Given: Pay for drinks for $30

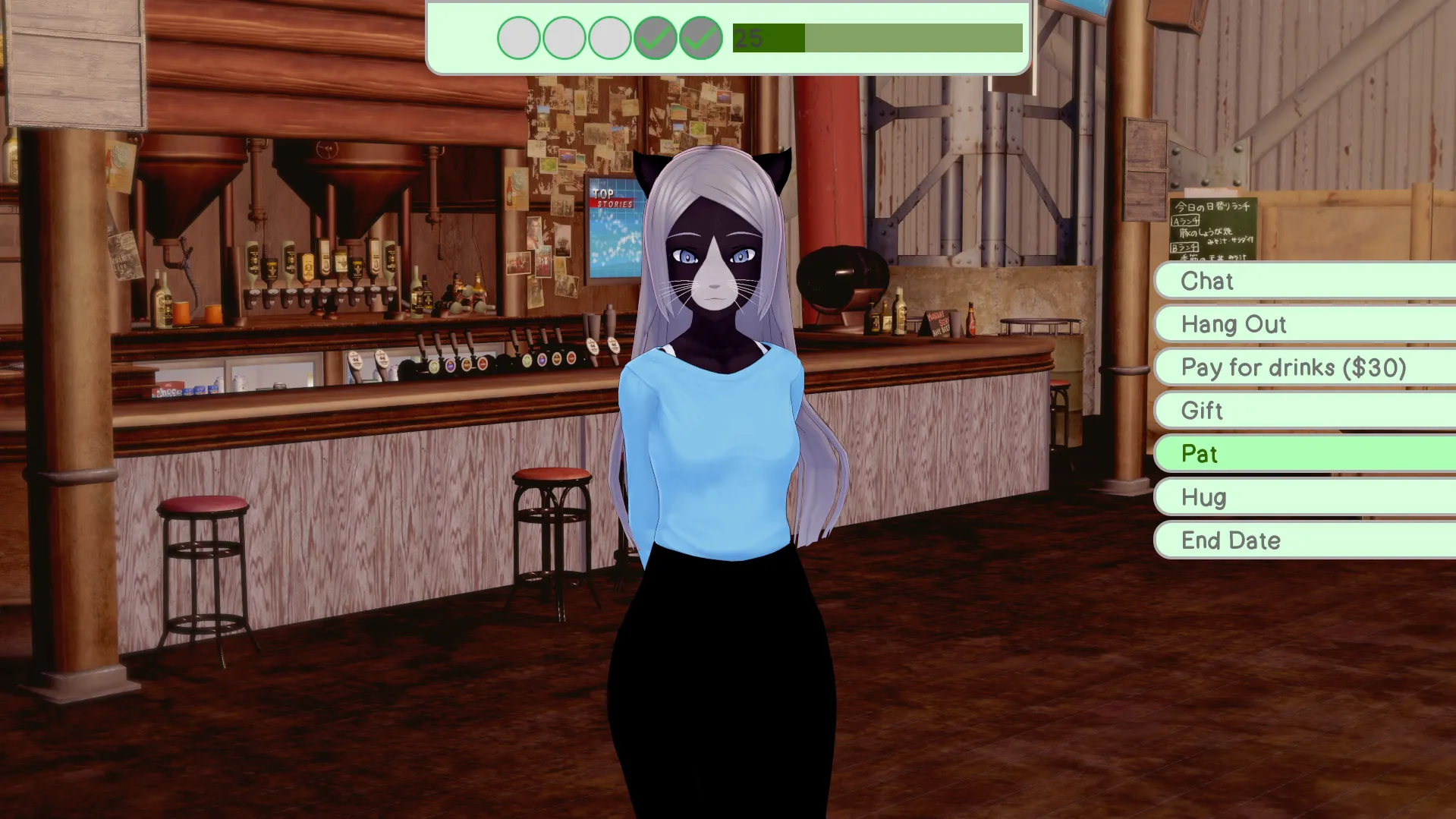Looking at the screenshot, I should pos(1303,367).
